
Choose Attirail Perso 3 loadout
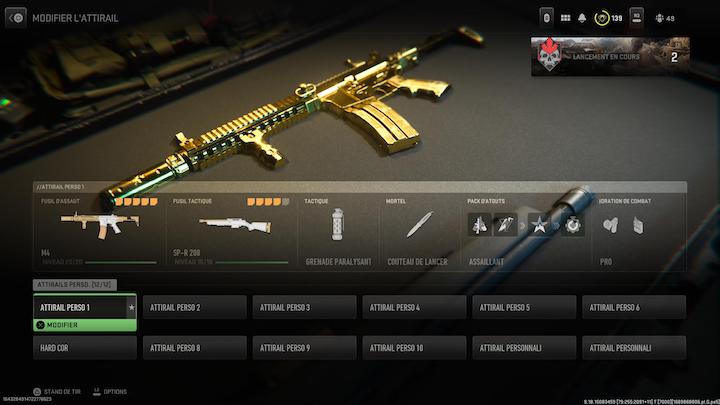(304, 307)
